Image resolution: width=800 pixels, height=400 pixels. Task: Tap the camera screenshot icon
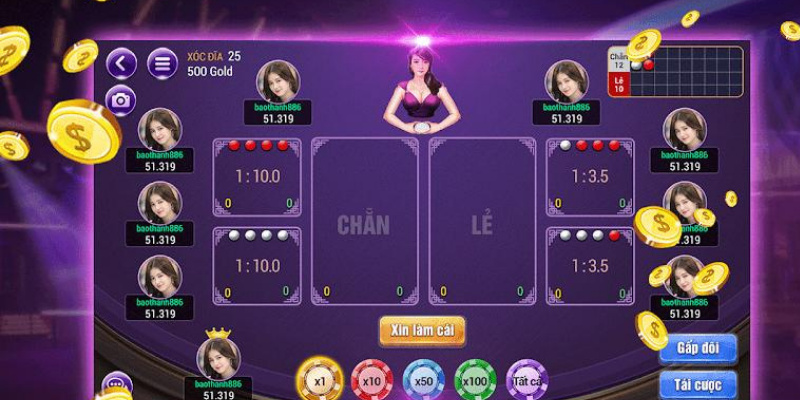click(121, 100)
